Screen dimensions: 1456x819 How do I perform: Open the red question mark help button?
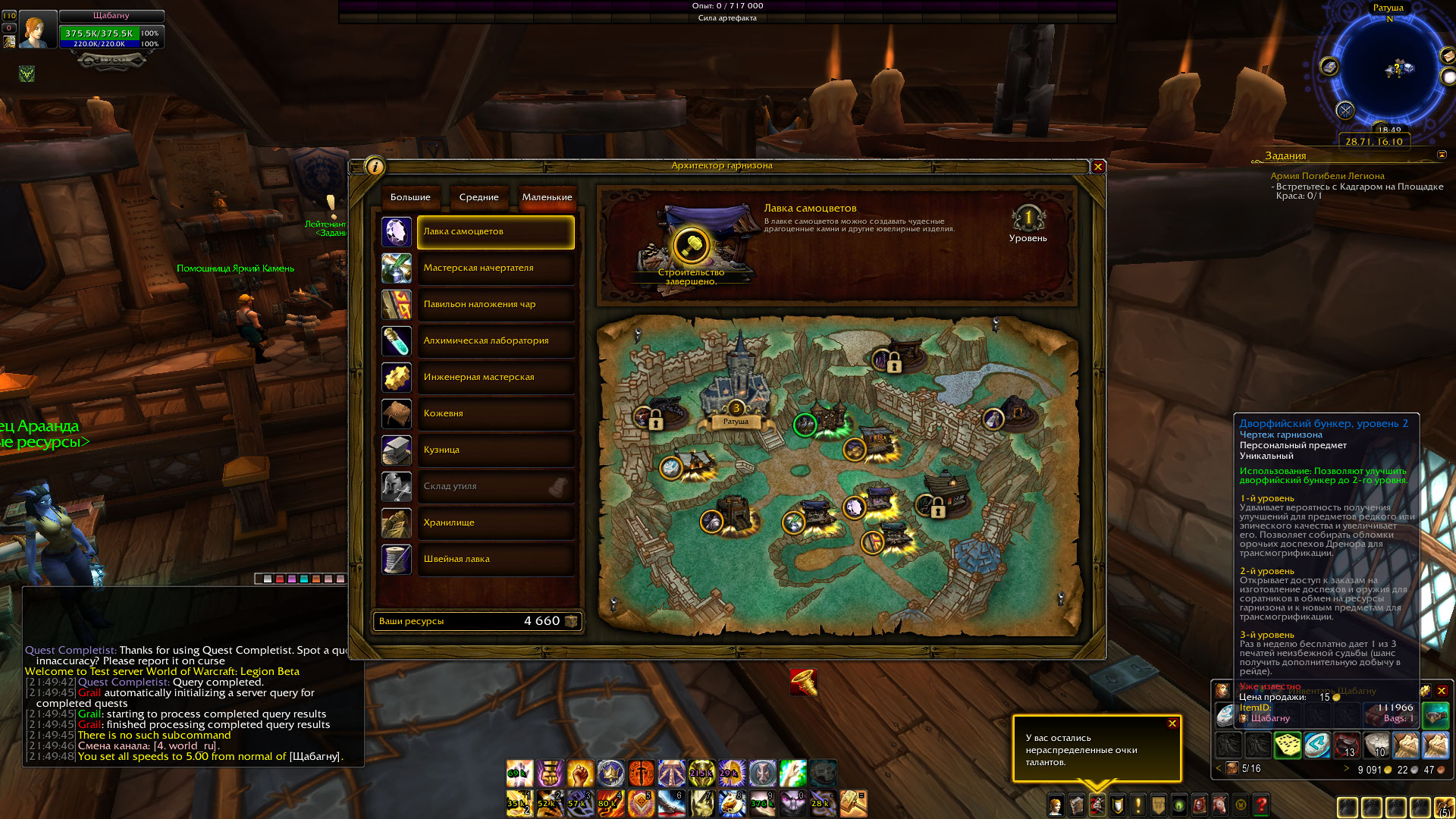(x=1261, y=805)
